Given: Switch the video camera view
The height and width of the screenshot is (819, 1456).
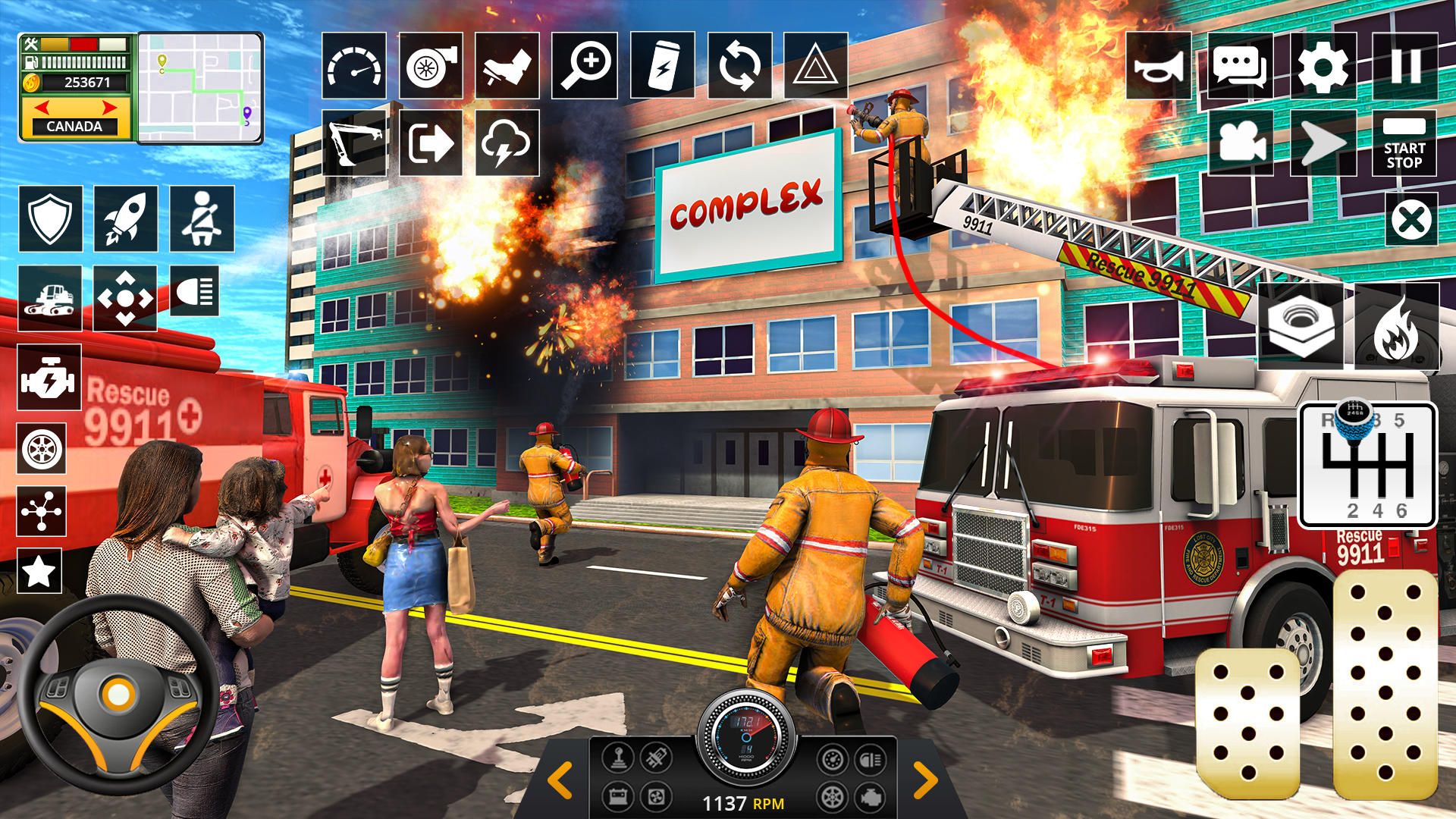Looking at the screenshot, I should [1241, 143].
